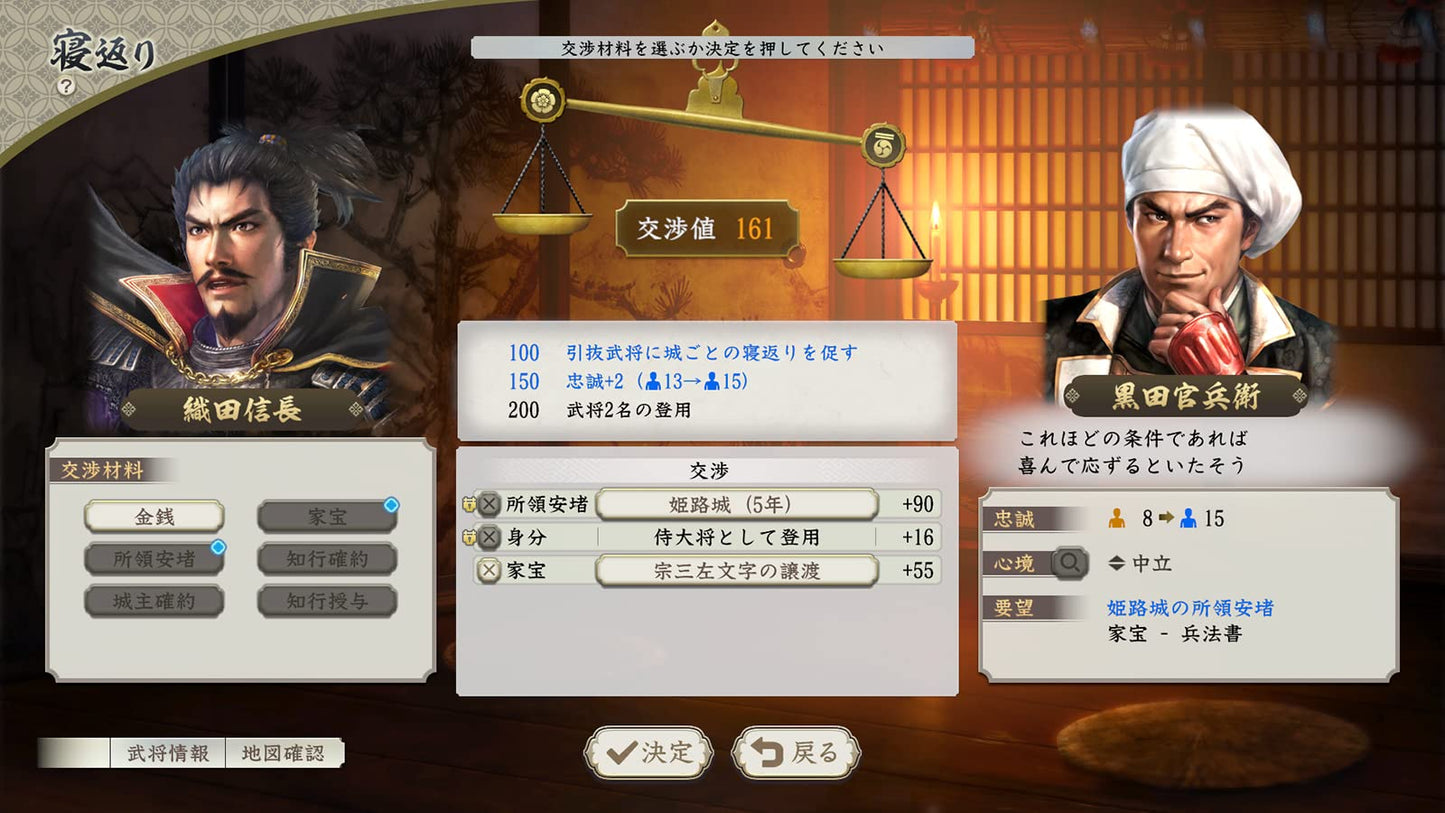The image size is (1445, 813).
Task: Select the 金銭 negotiation material button
Action: click(x=153, y=514)
